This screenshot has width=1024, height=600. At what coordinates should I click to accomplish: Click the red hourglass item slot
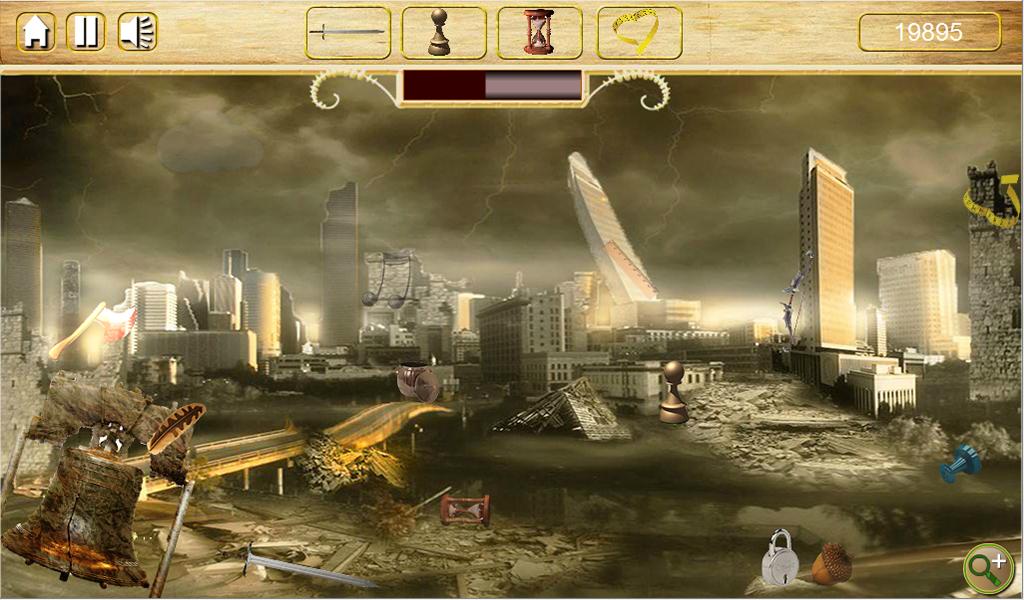539,33
